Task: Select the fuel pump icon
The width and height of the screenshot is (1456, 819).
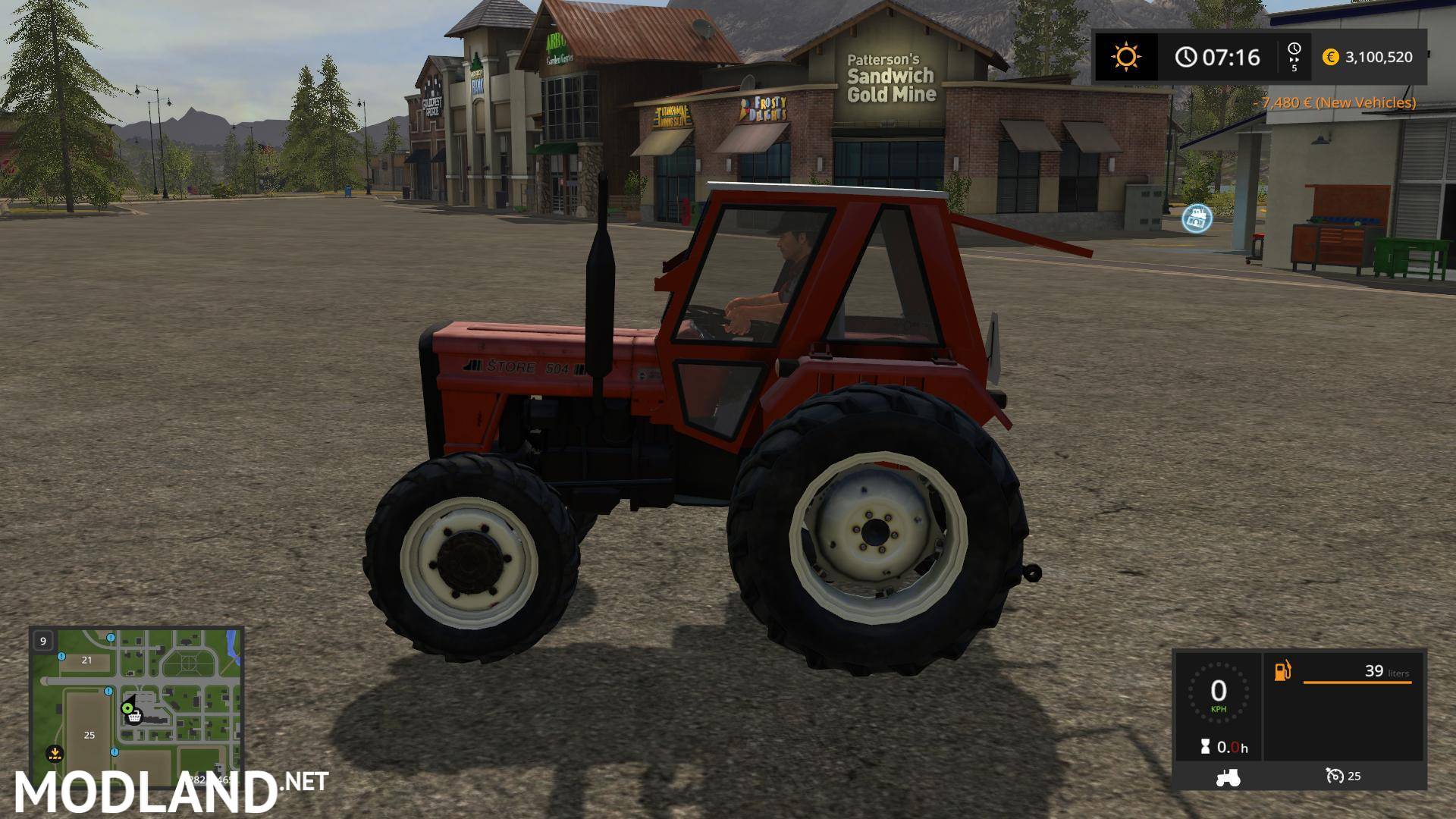Action: point(1281,671)
